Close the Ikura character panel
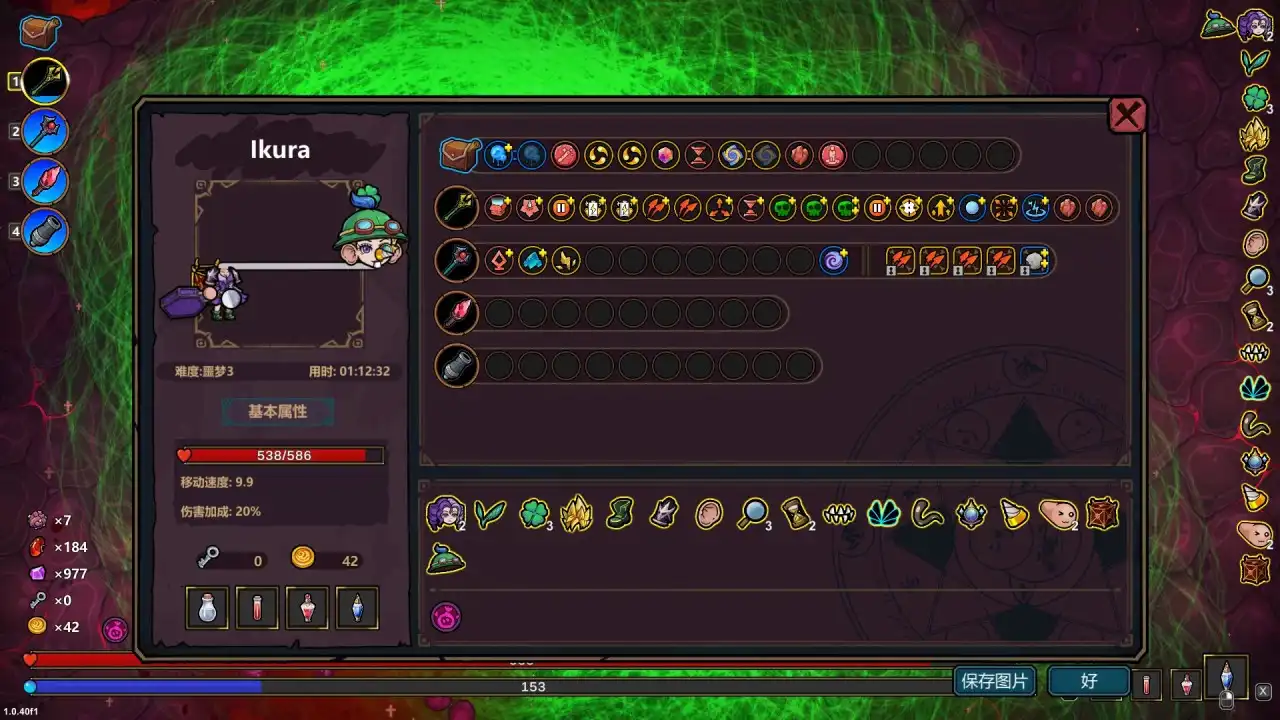 1127,116
